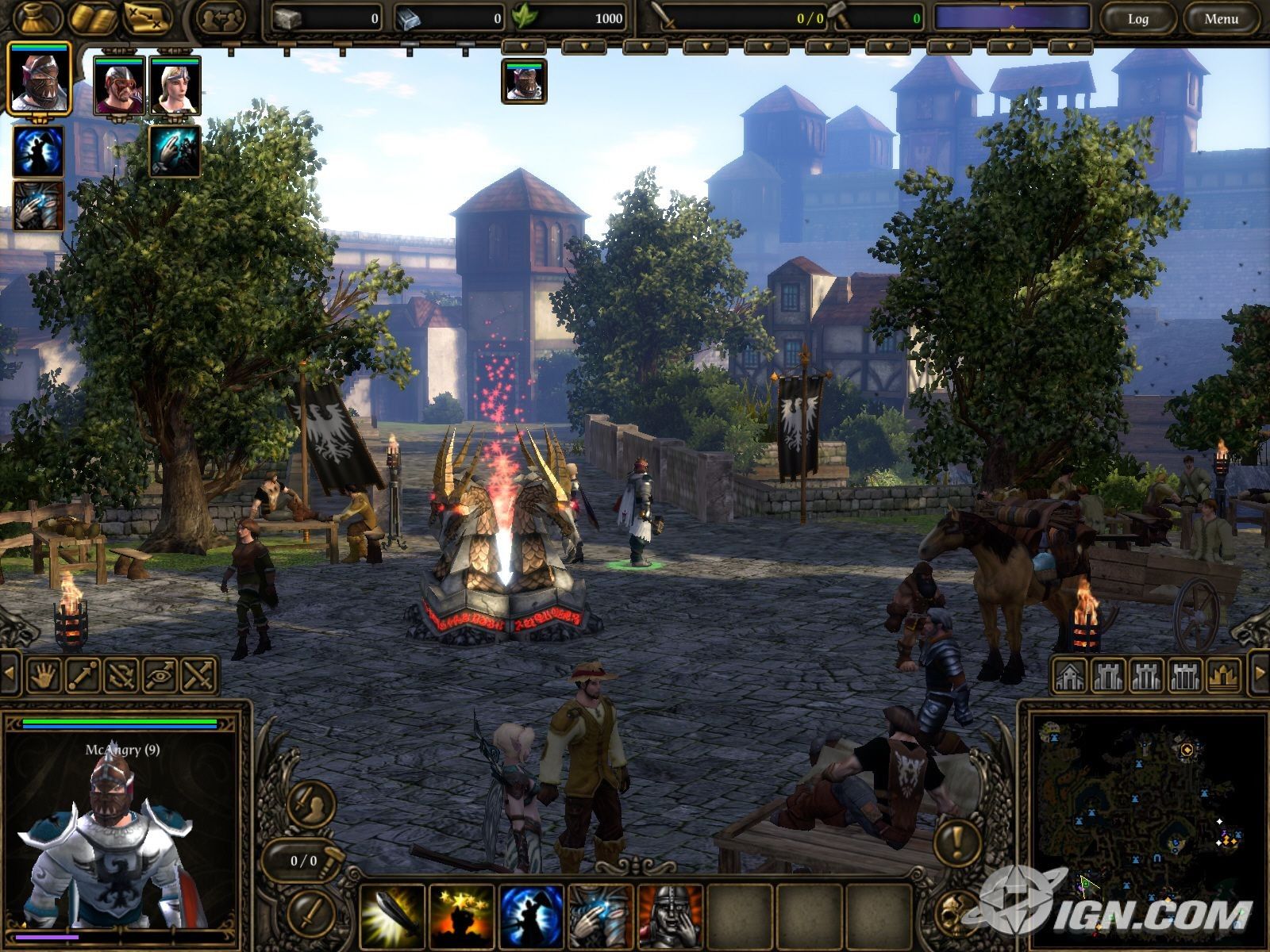The height and width of the screenshot is (952, 1270).
Task: Show the treasure map icon
Action: [148, 17]
